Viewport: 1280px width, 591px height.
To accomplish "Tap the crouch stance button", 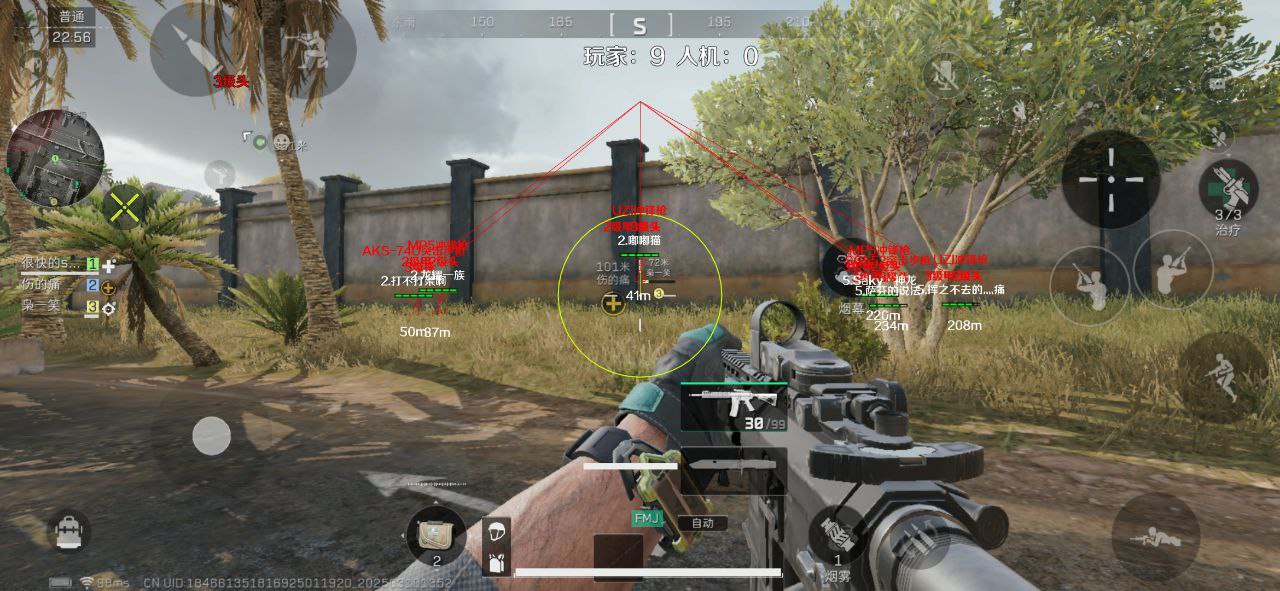I will (1220, 376).
